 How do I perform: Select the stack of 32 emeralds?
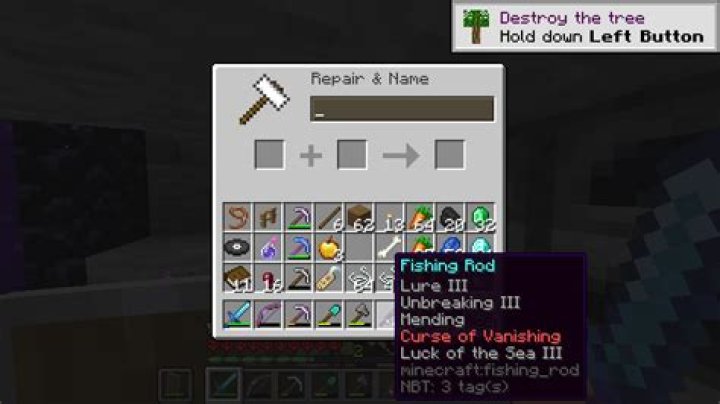[x=481, y=217]
